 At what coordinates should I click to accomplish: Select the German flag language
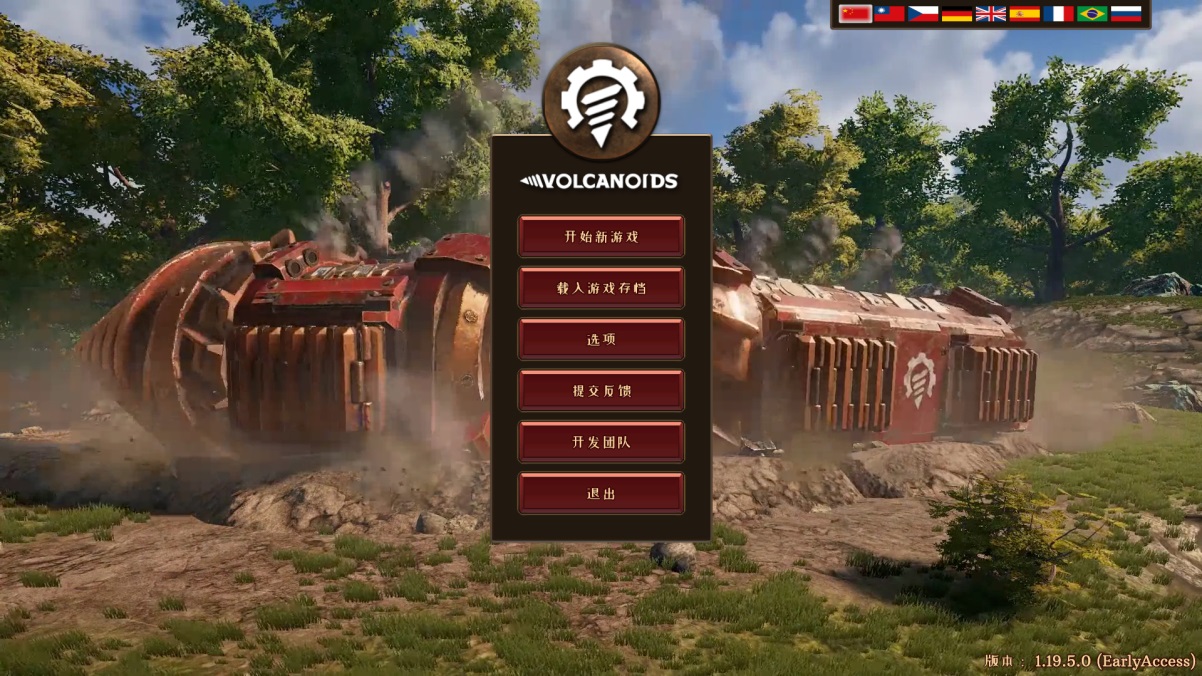click(x=957, y=14)
